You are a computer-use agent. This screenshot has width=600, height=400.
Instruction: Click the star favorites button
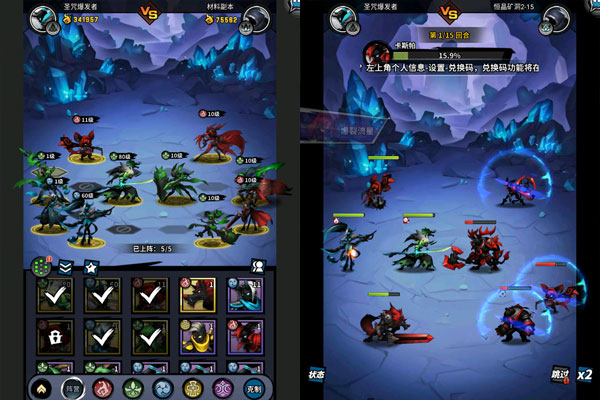click(90, 267)
